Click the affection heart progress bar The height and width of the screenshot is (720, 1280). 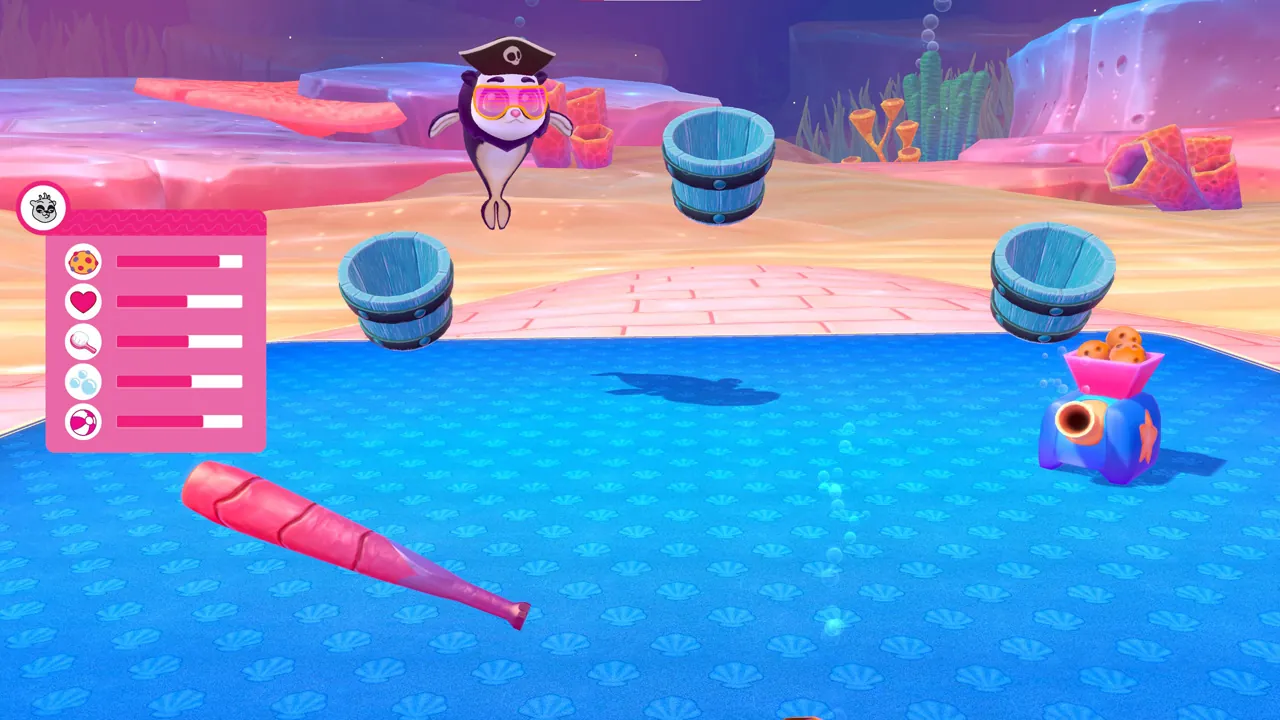pos(180,302)
